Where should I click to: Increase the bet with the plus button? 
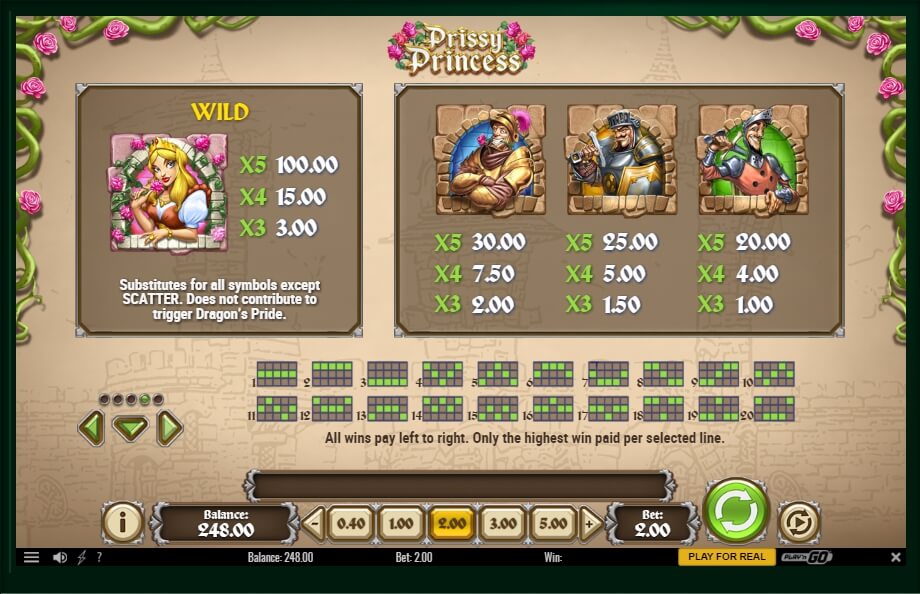(590, 523)
